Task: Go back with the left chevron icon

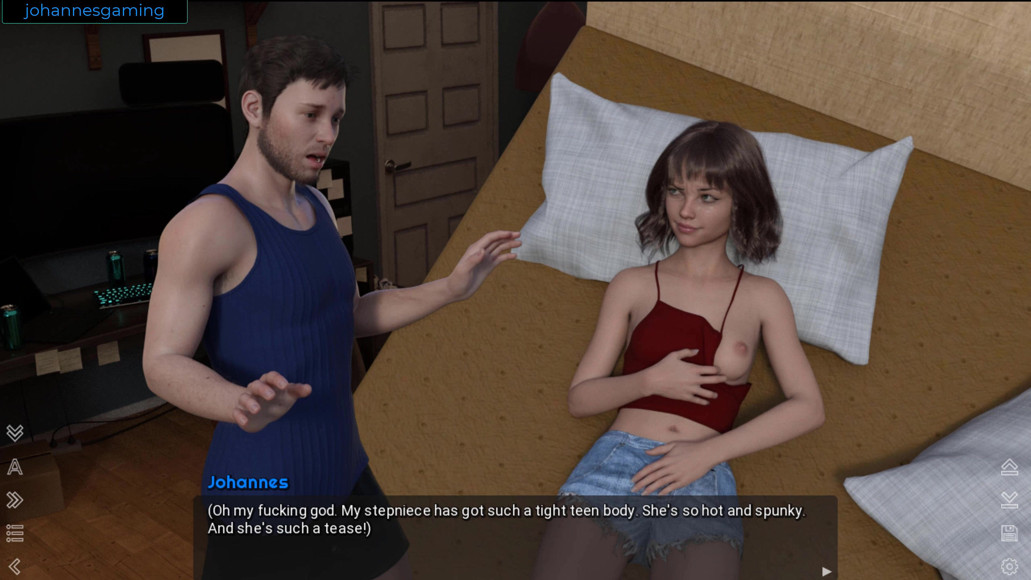Action: (15, 566)
